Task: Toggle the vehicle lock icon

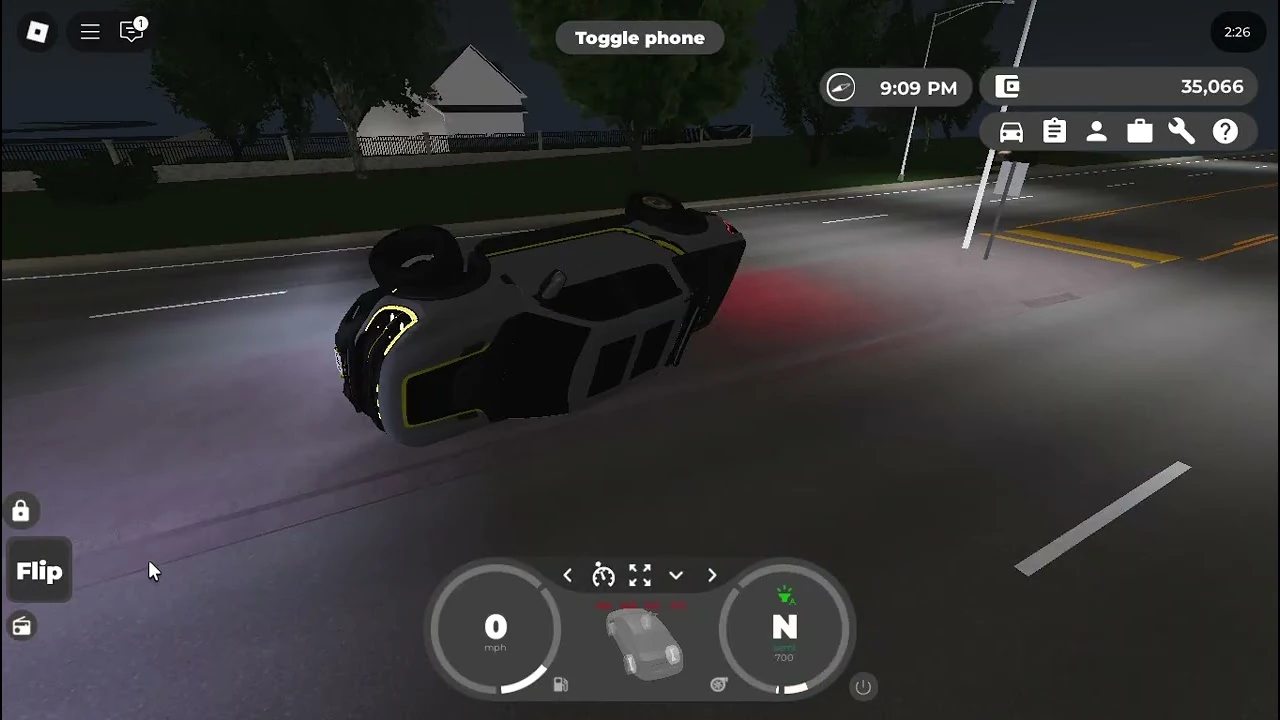Action: pos(21,511)
